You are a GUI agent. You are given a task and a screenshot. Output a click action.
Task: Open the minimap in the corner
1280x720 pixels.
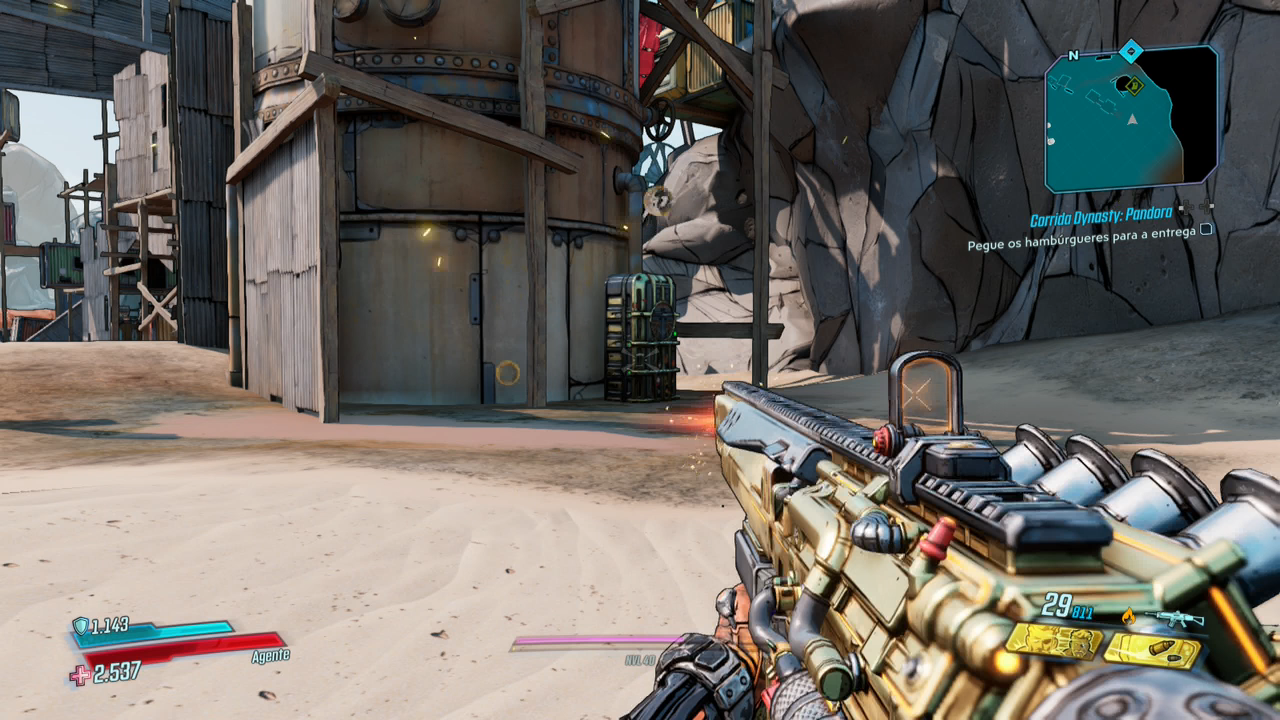[1131, 120]
